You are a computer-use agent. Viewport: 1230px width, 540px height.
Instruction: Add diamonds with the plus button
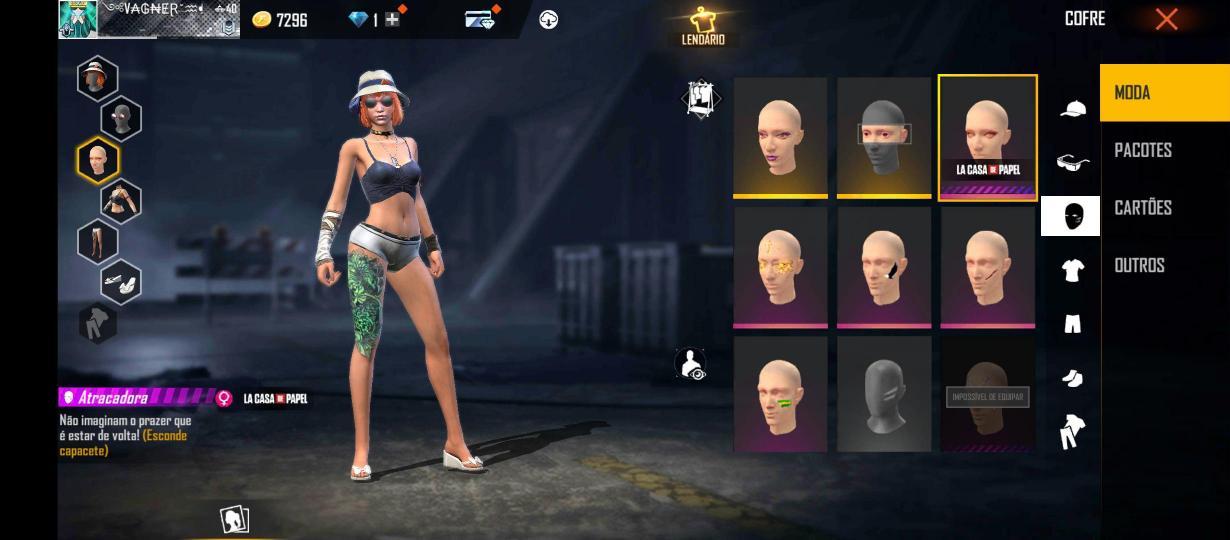click(392, 19)
